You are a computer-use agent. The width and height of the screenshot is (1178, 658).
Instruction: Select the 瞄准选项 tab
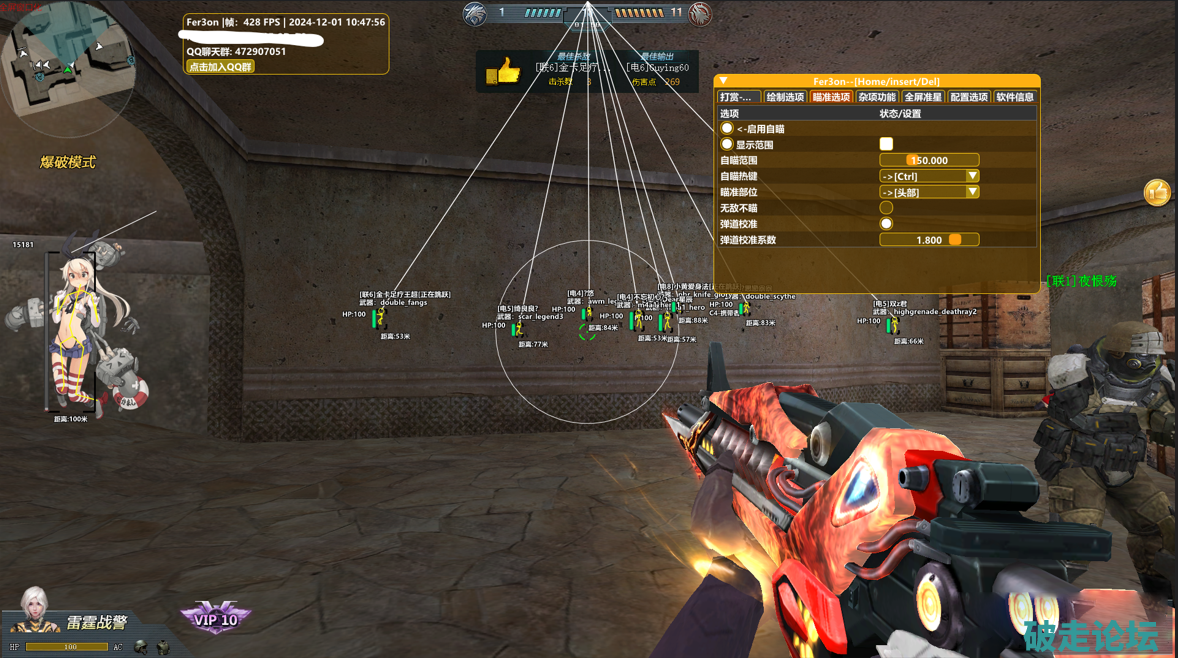pos(831,97)
